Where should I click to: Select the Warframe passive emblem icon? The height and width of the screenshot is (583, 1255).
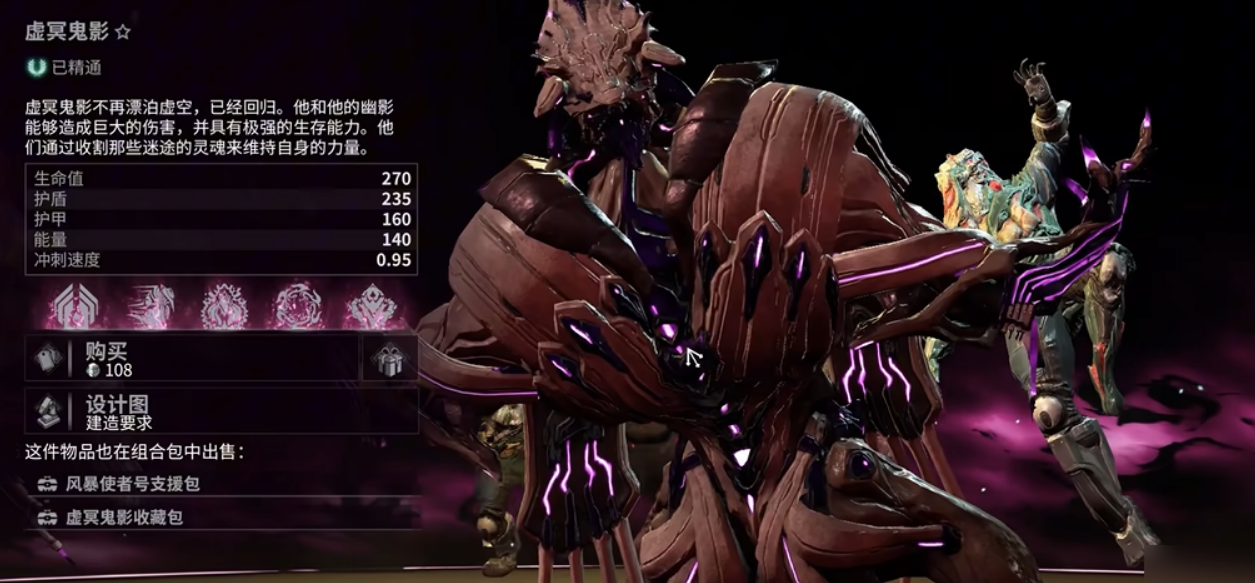coord(76,305)
